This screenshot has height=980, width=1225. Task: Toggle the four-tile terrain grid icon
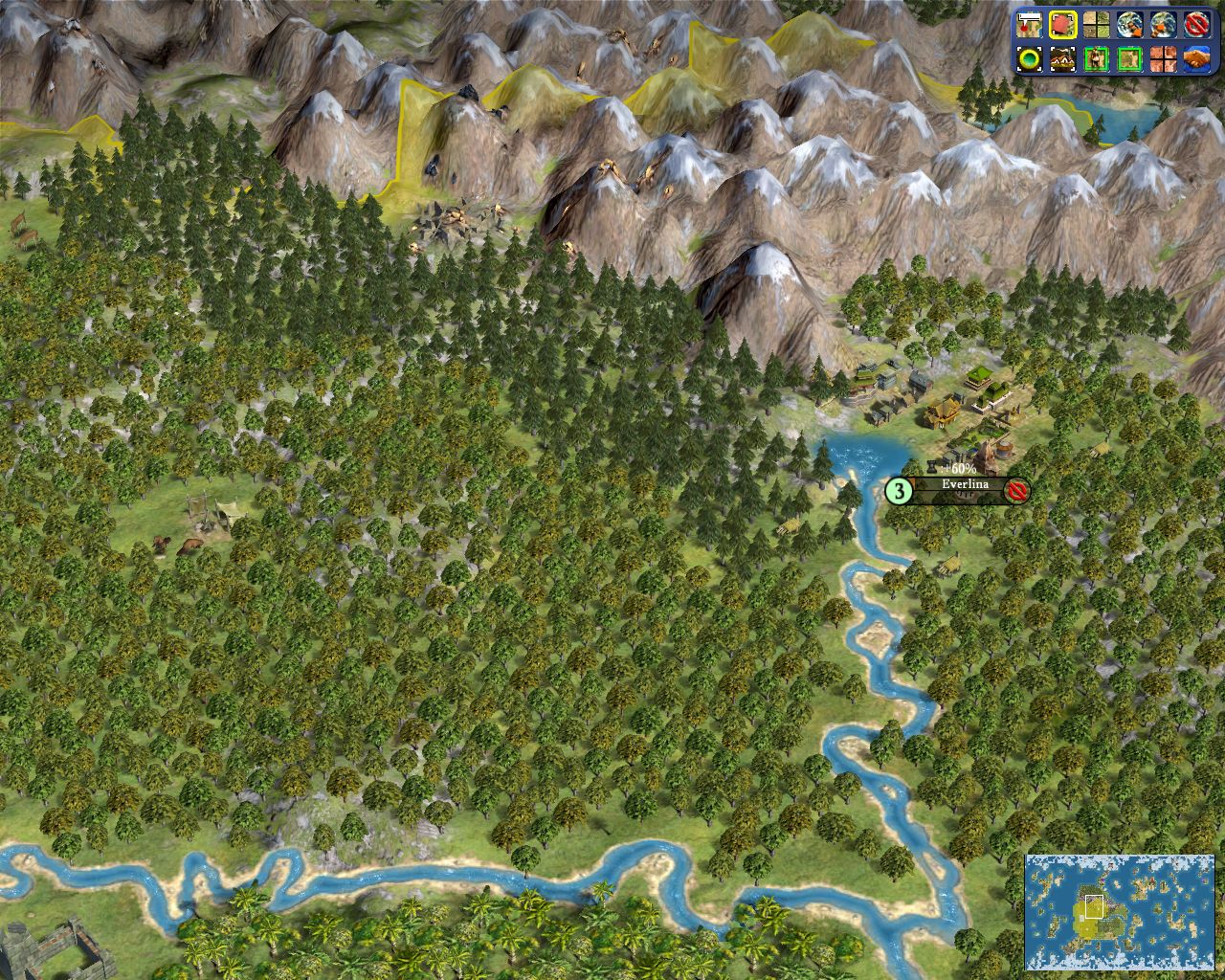coord(1096,24)
